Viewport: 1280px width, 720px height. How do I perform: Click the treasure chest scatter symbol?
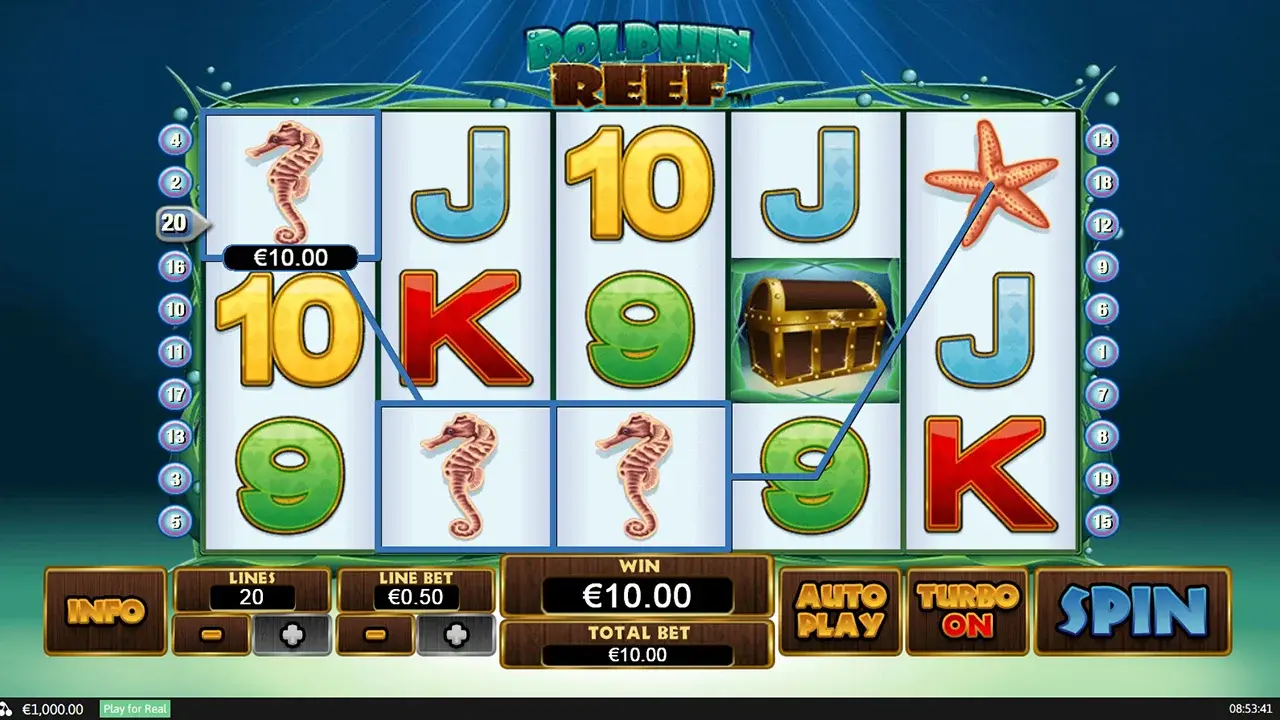[817, 330]
